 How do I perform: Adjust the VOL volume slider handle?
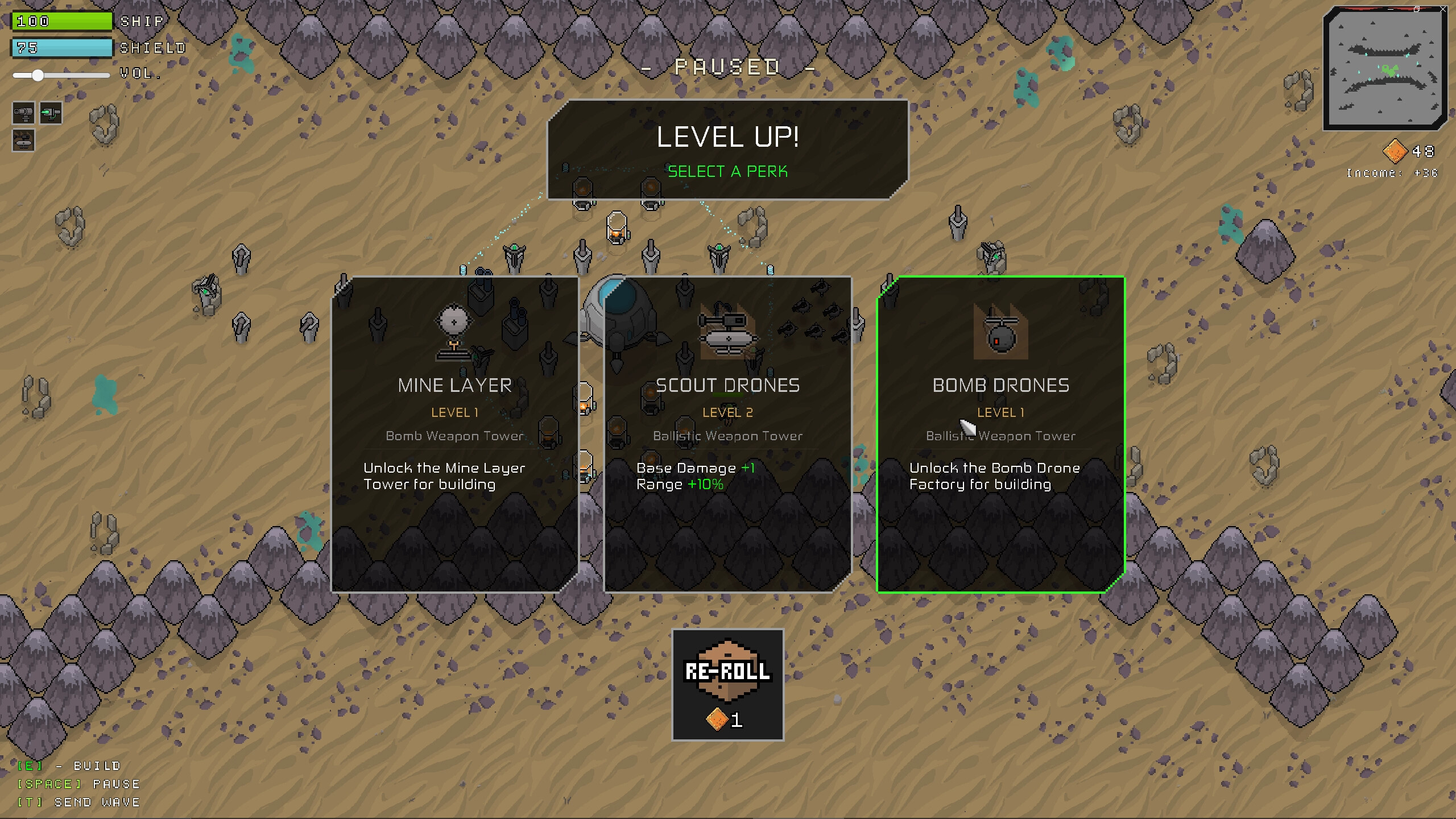[38, 75]
